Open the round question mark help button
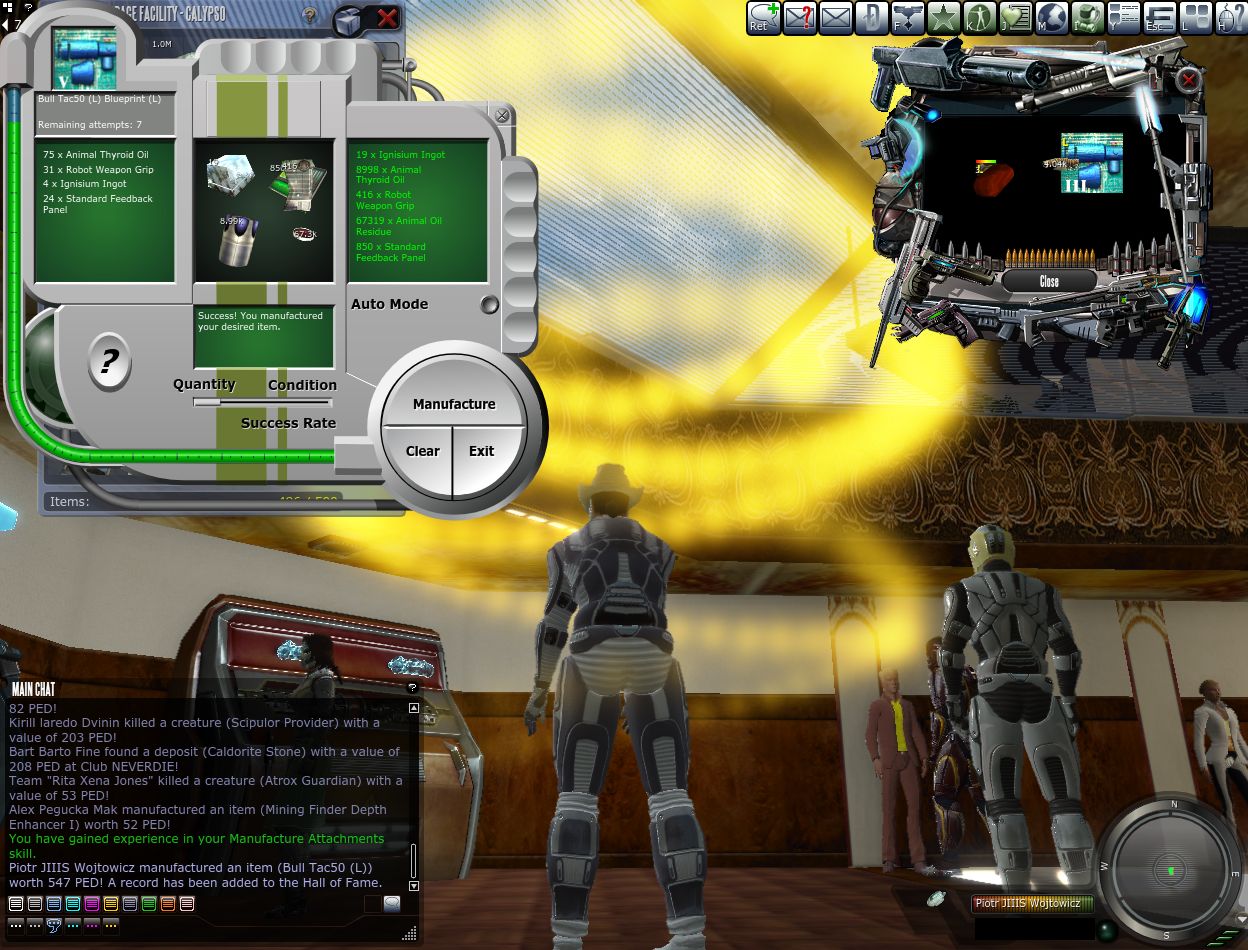The image size is (1248, 950). pos(109,361)
